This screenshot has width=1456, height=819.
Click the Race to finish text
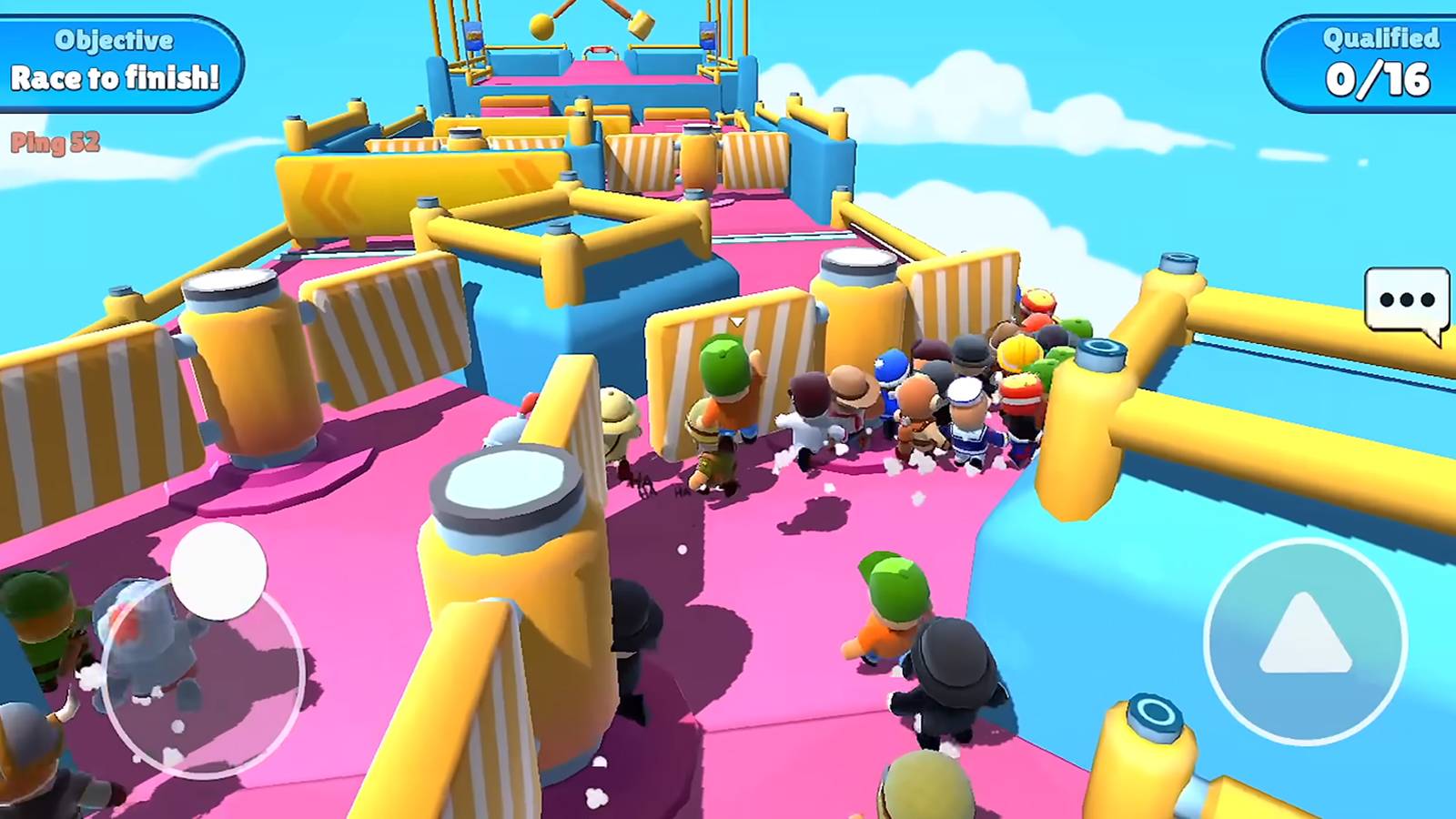(113, 78)
